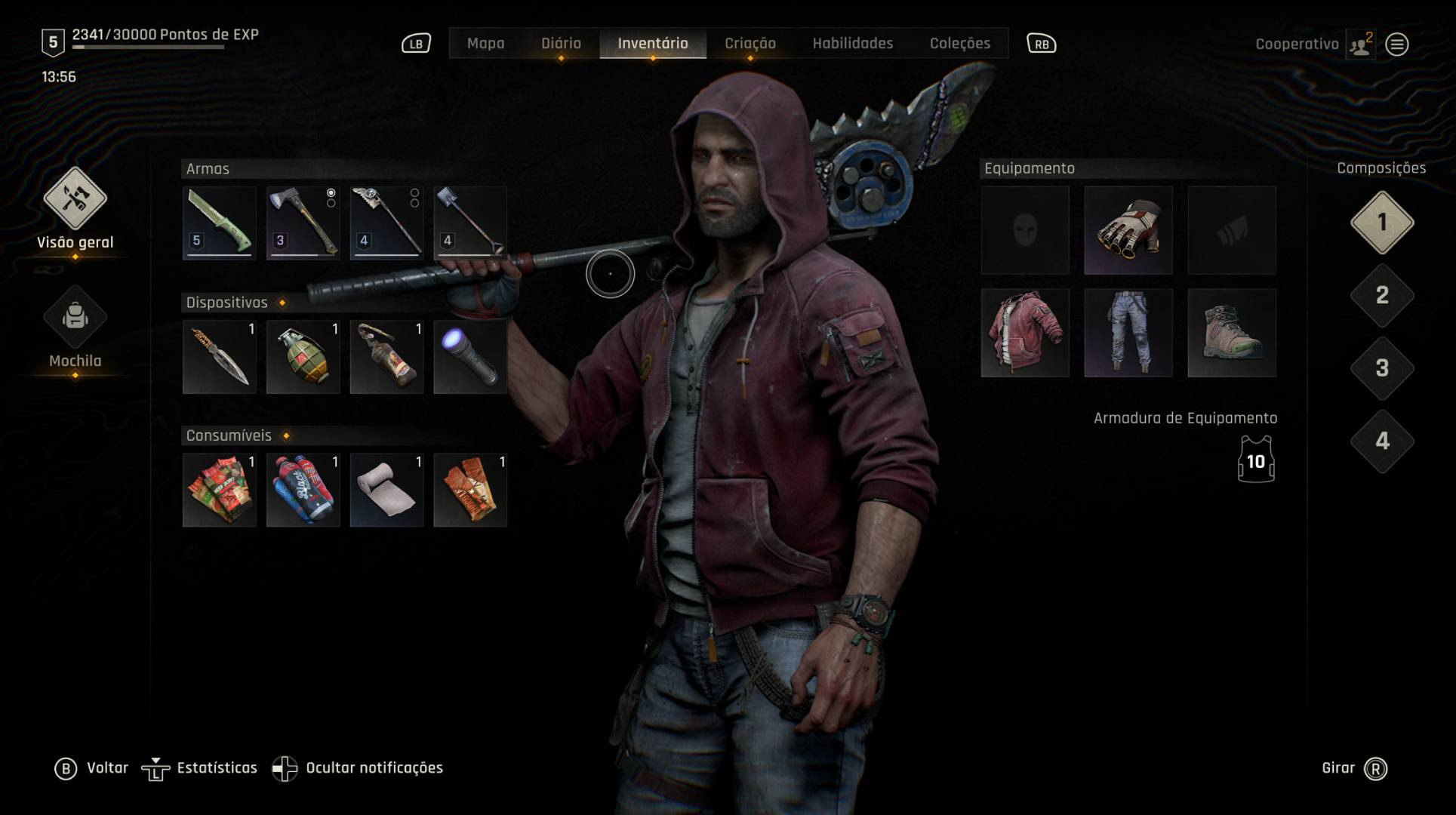1456x815 pixels.
Task: Choose the blue energy drink consumable
Action: (303, 491)
